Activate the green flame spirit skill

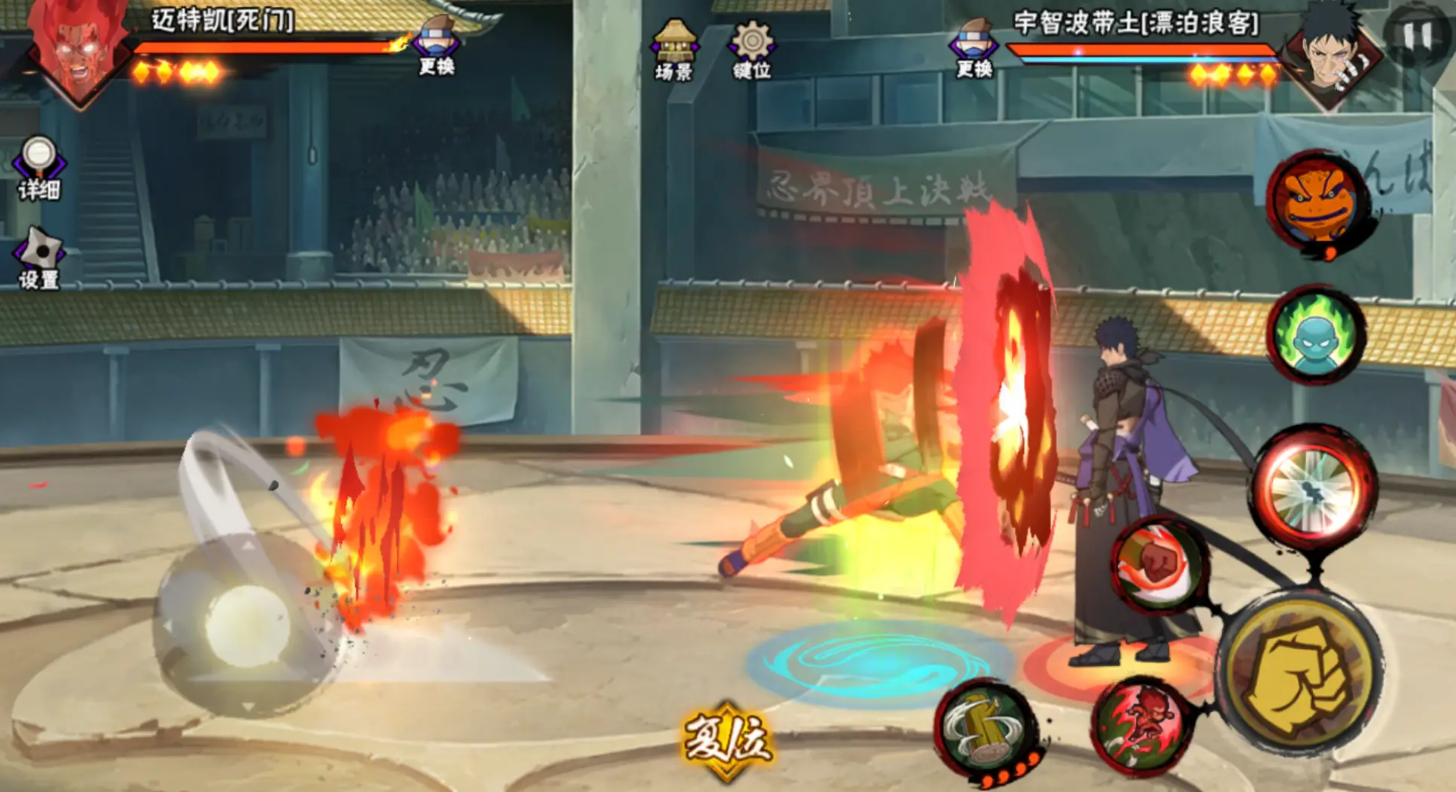[1314, 335]
